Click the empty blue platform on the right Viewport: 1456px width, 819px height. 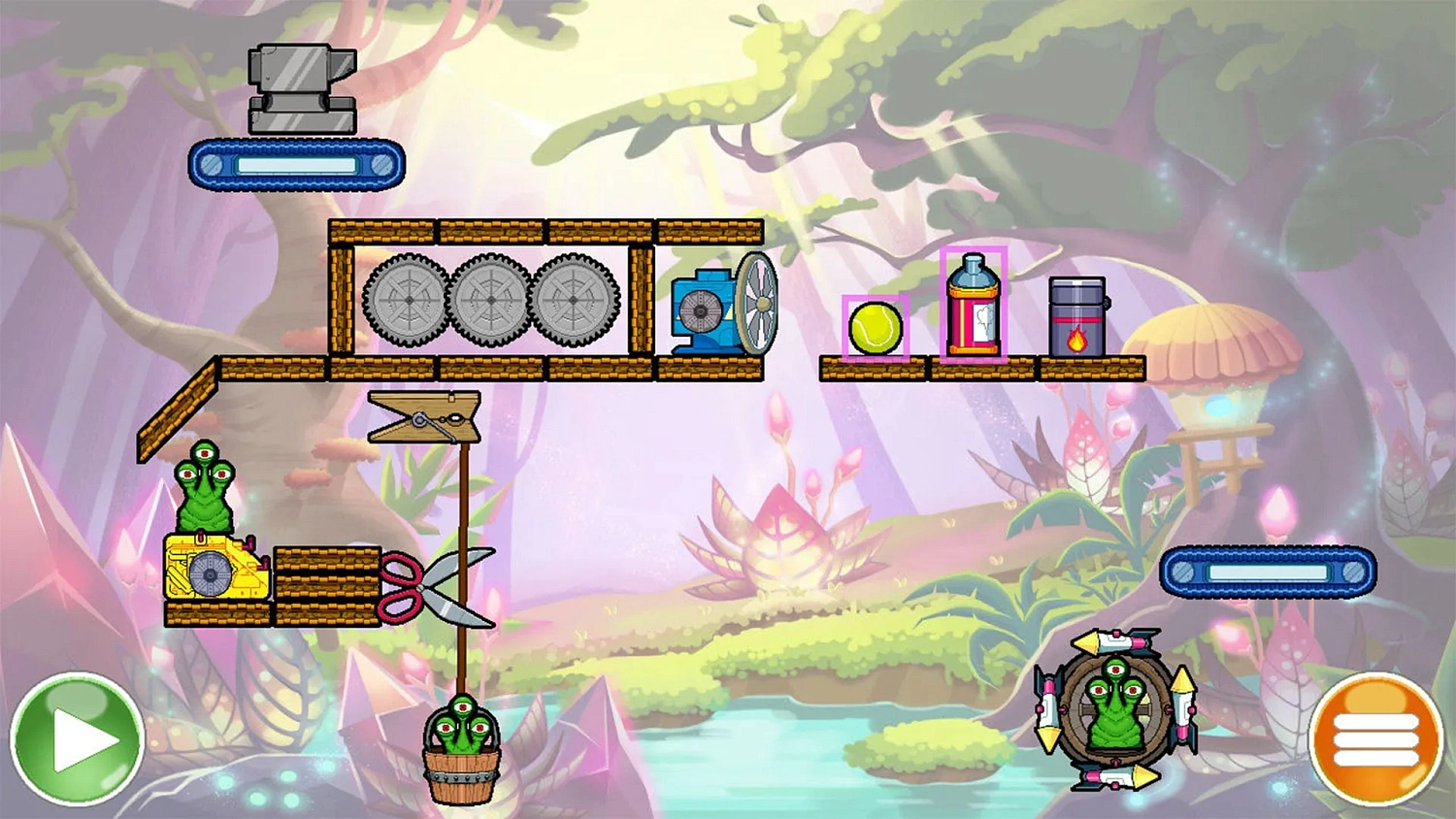[x=1269, y=572]
